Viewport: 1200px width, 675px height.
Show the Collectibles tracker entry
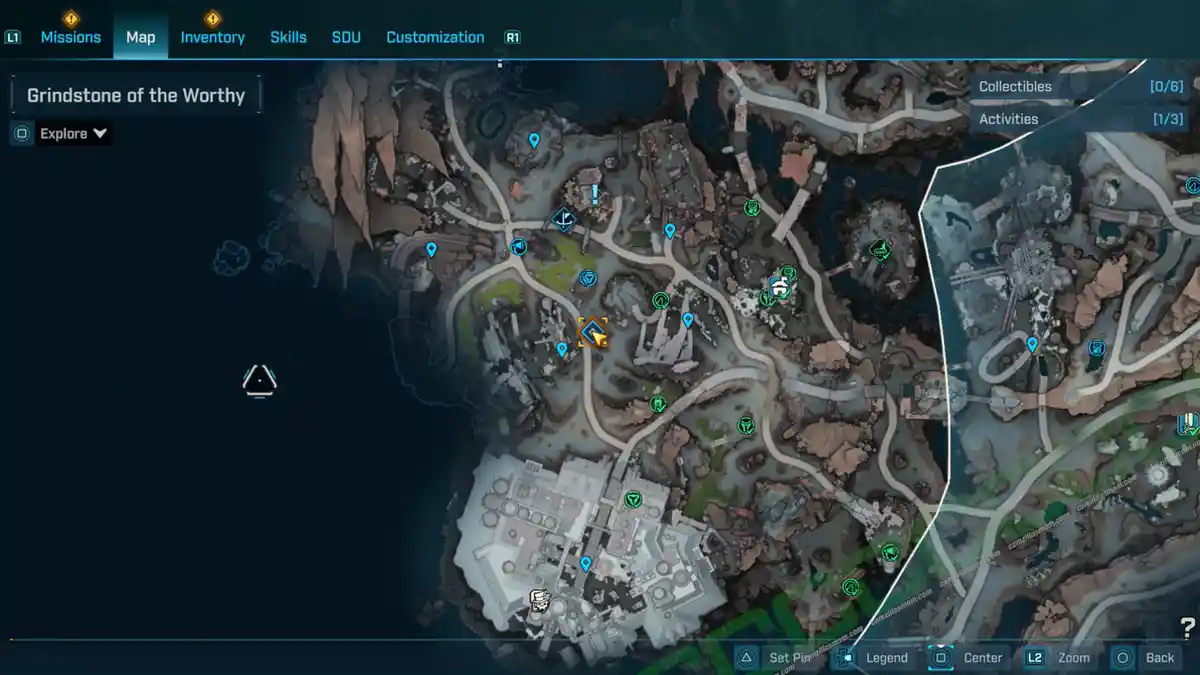pos(1080,87)
